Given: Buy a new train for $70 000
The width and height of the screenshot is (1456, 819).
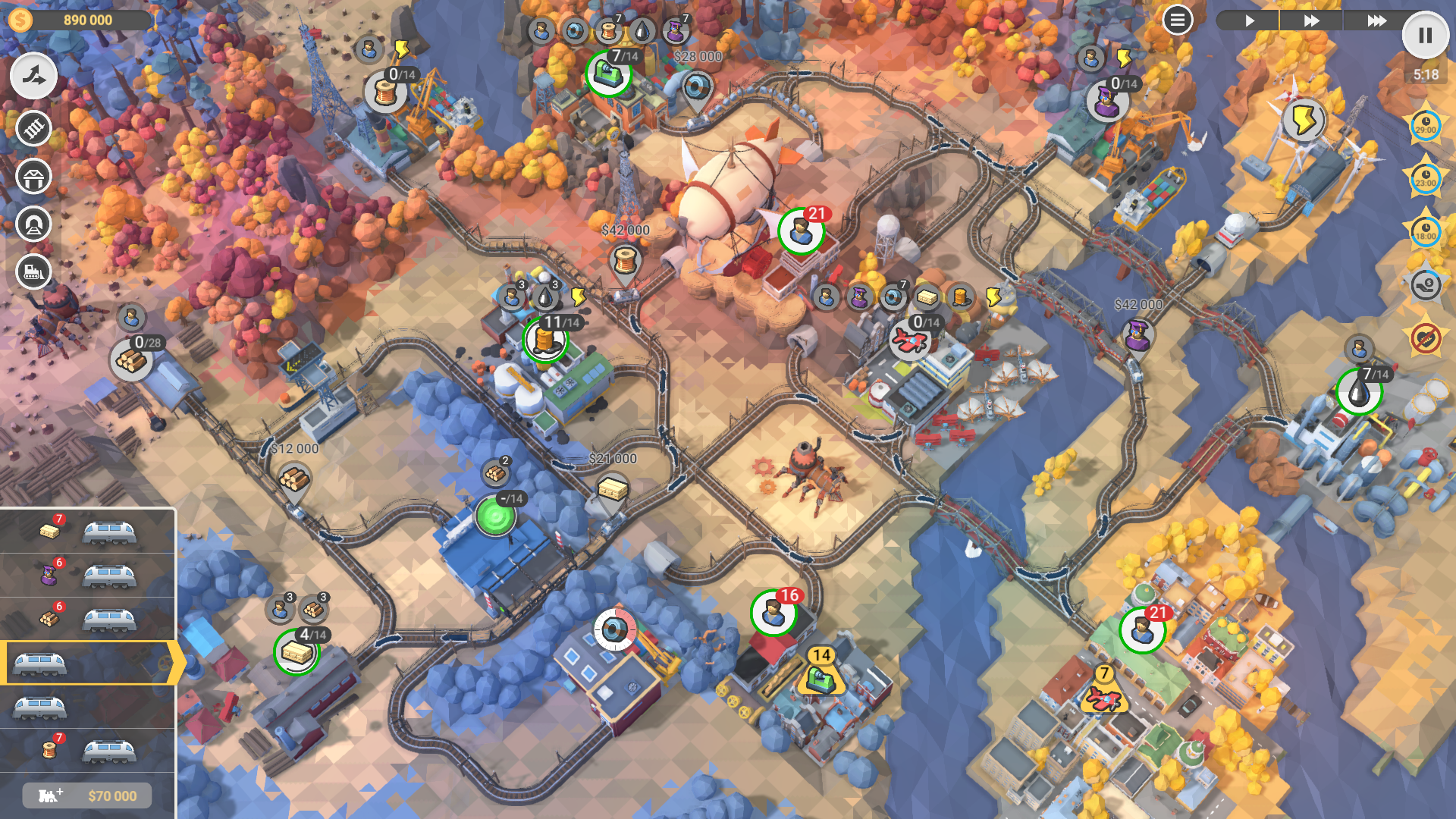Looking at the screenshot, I should pos(87,795).
